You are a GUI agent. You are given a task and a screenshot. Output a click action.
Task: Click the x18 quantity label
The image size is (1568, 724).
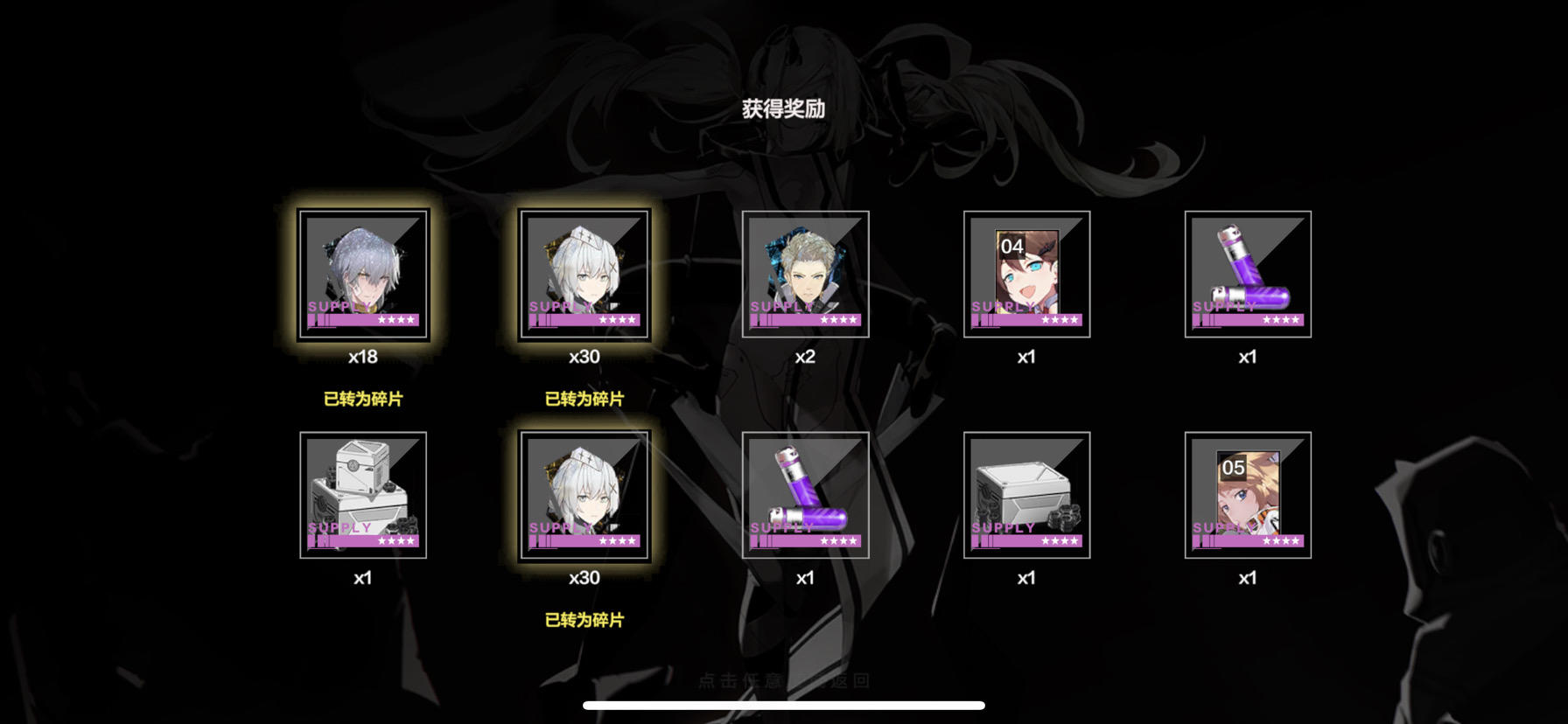[365, 356]
